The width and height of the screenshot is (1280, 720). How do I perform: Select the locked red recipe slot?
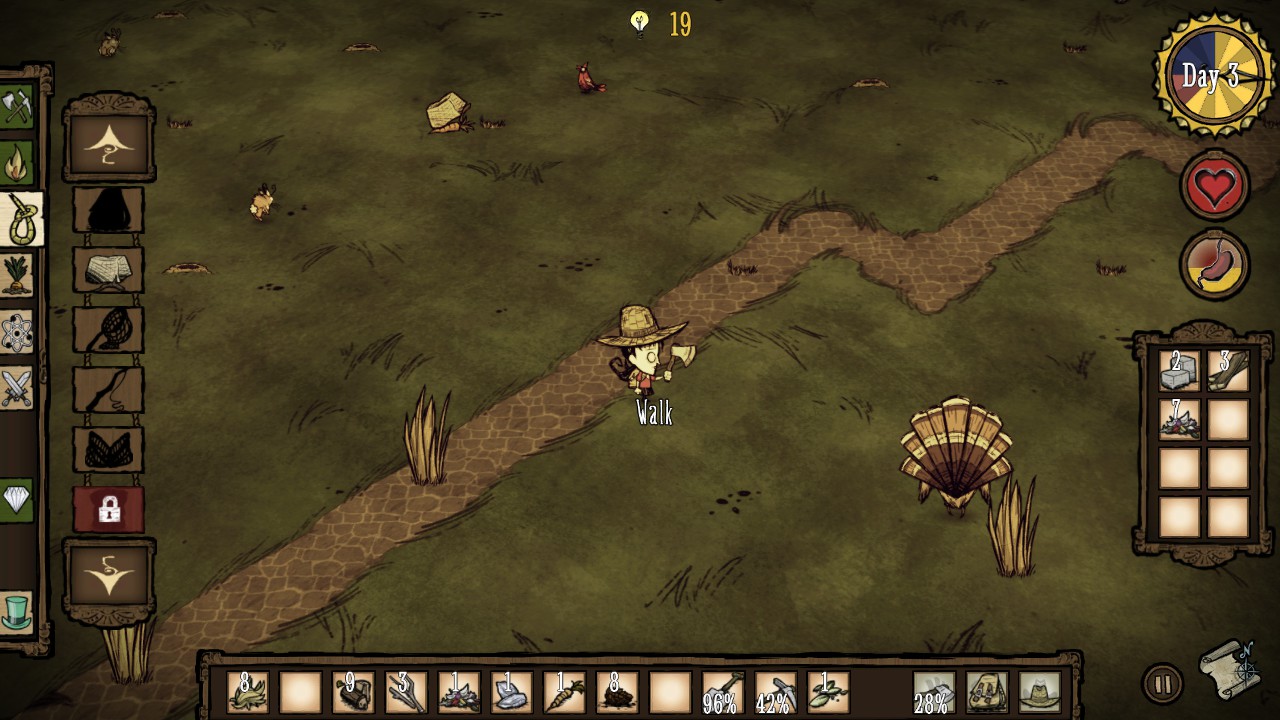(x=108, y=509)
